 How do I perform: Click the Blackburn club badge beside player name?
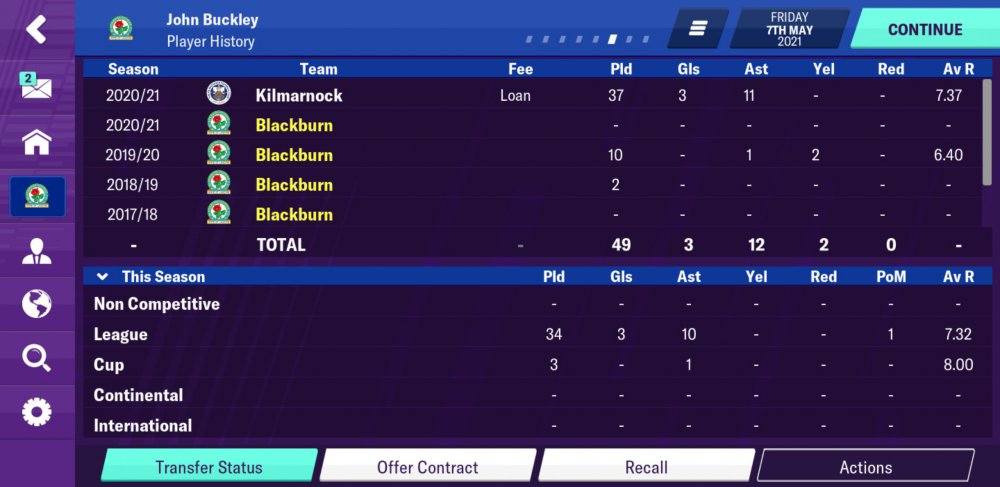(x=121, y=29)
